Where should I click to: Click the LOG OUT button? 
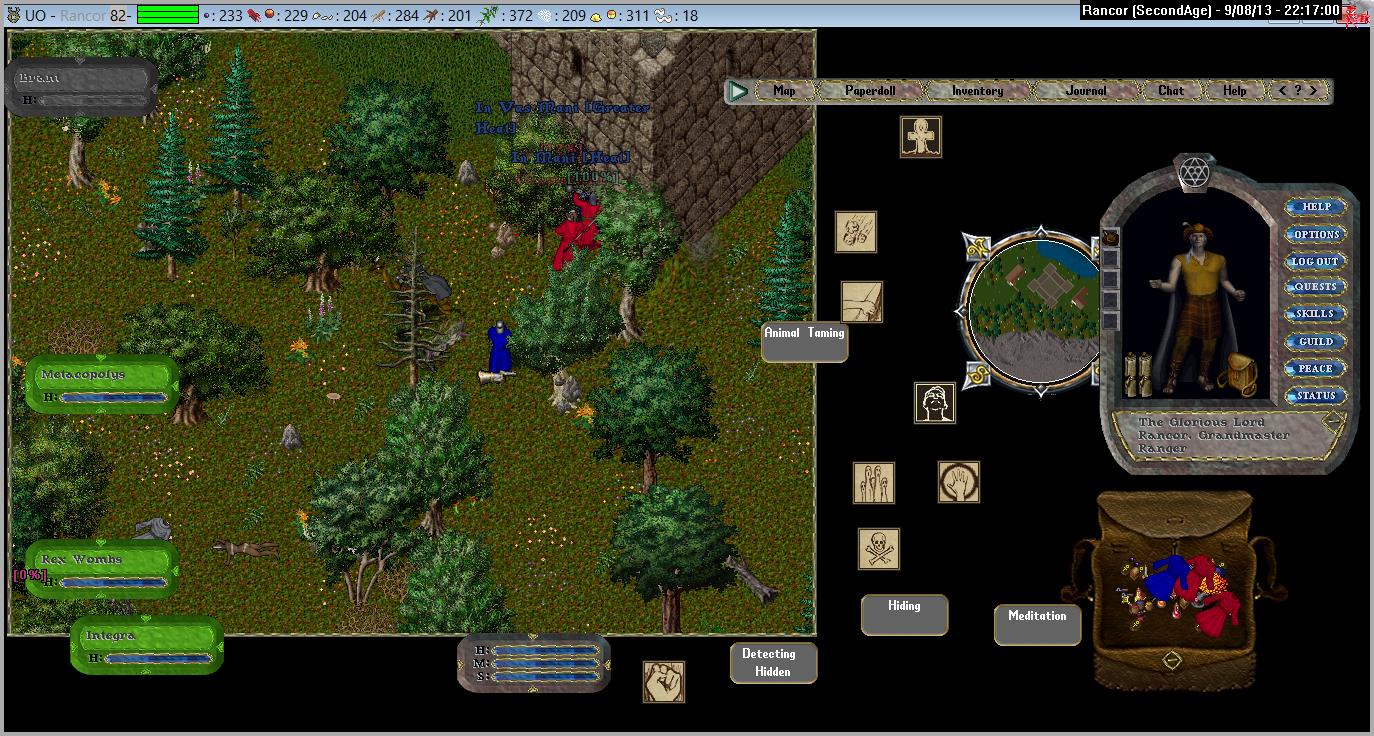[x=1316, y=261]
